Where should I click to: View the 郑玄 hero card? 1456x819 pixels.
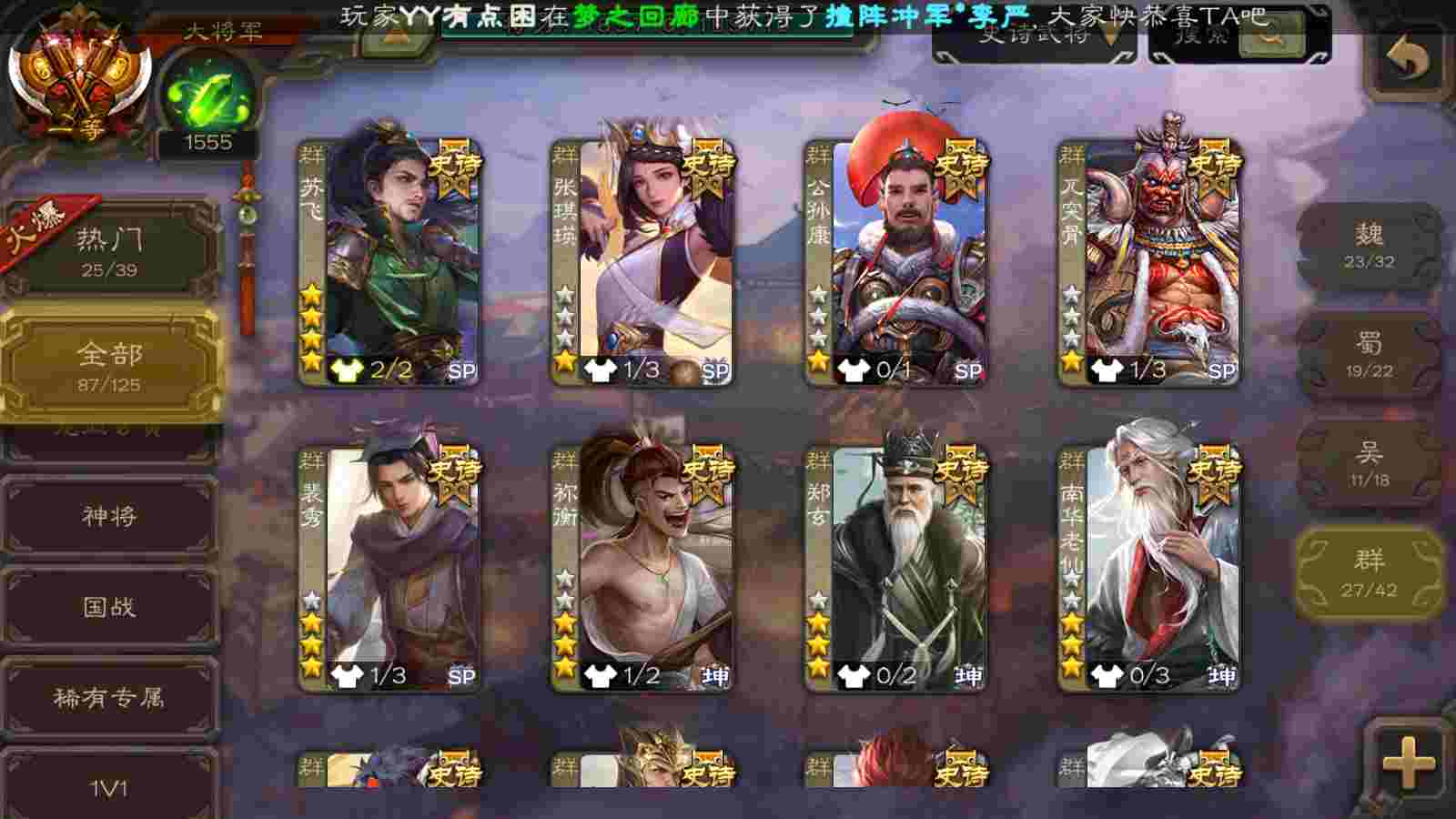pos(897,569)
